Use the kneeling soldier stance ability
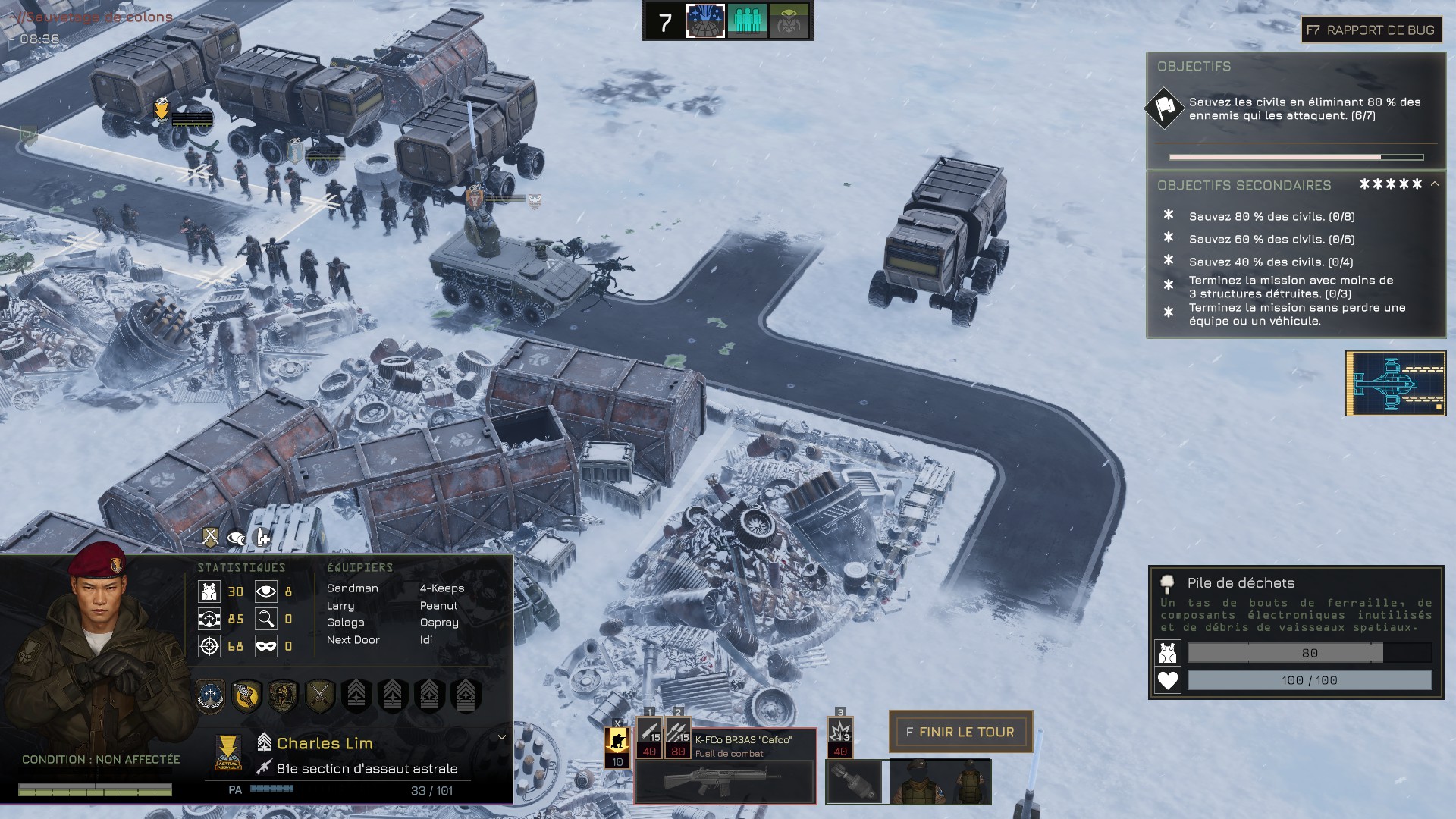1456x819 pixels. (617, 742)
